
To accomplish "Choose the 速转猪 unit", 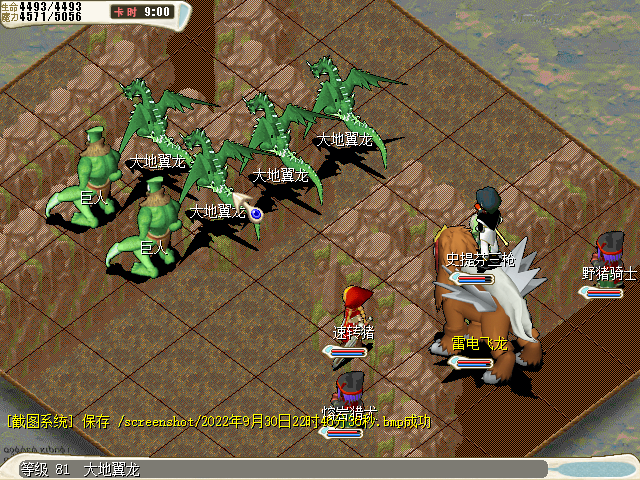I will [355, 307].
